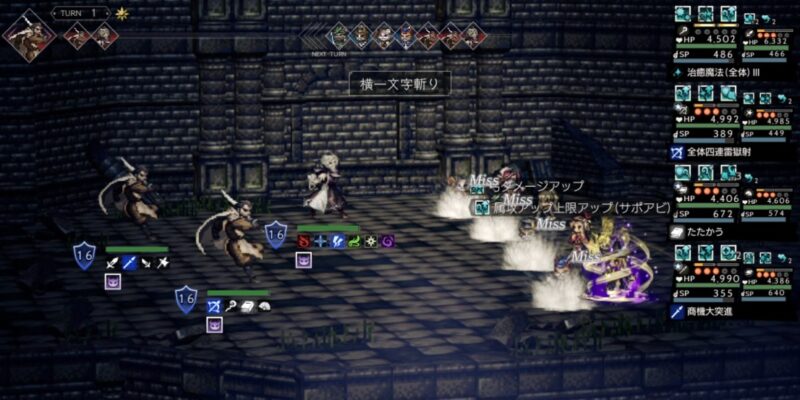The image size is (800, 400).
Task: Choose the 商槍大突進 skill command
Action: coord(725,312)
